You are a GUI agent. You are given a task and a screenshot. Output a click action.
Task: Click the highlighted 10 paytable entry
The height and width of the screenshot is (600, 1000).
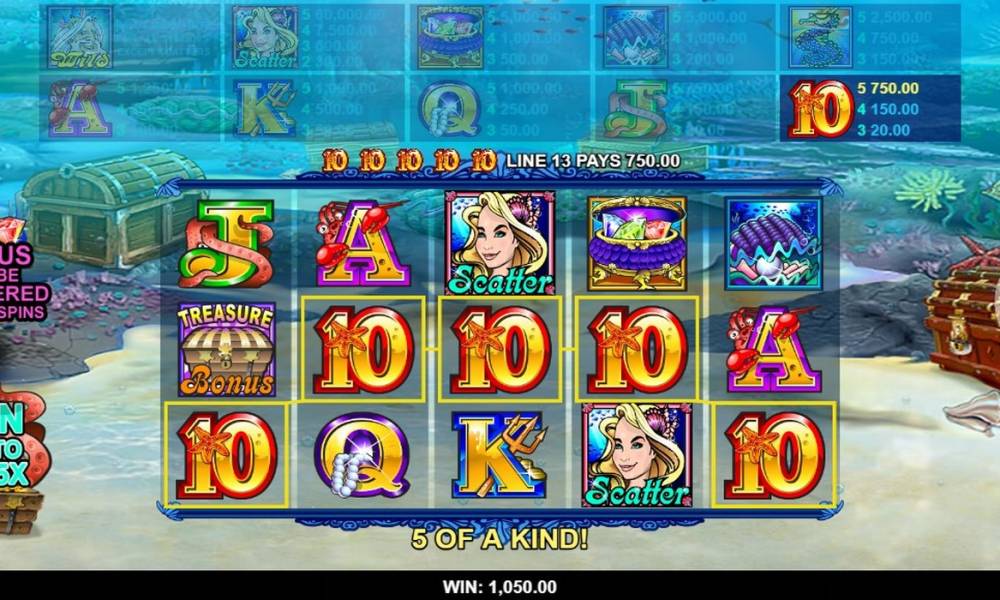click(x=868, y=108)
